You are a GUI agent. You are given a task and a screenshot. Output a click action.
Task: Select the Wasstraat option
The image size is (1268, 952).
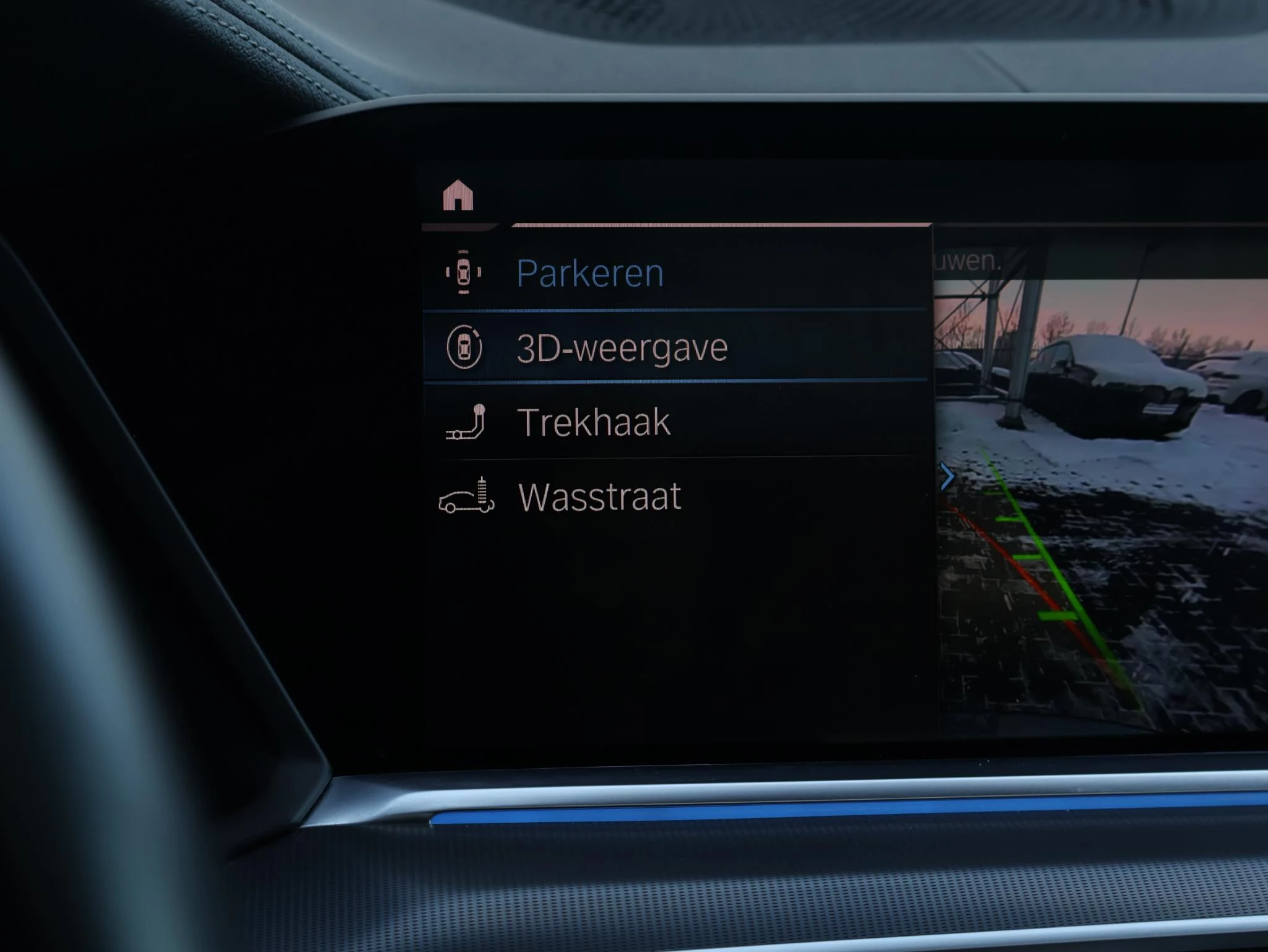[x=599, y=497]
